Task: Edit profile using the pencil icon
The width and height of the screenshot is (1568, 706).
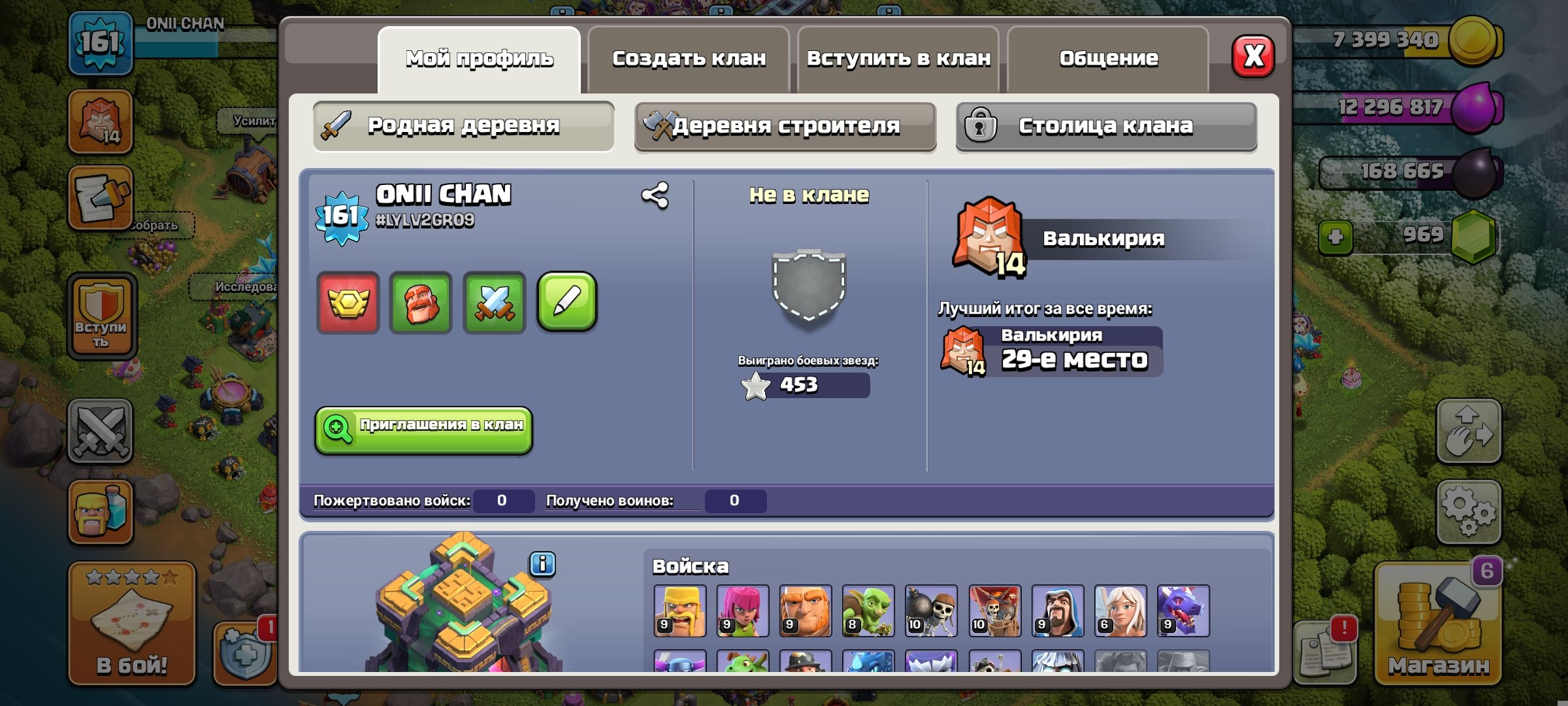Action: point(567,302)
